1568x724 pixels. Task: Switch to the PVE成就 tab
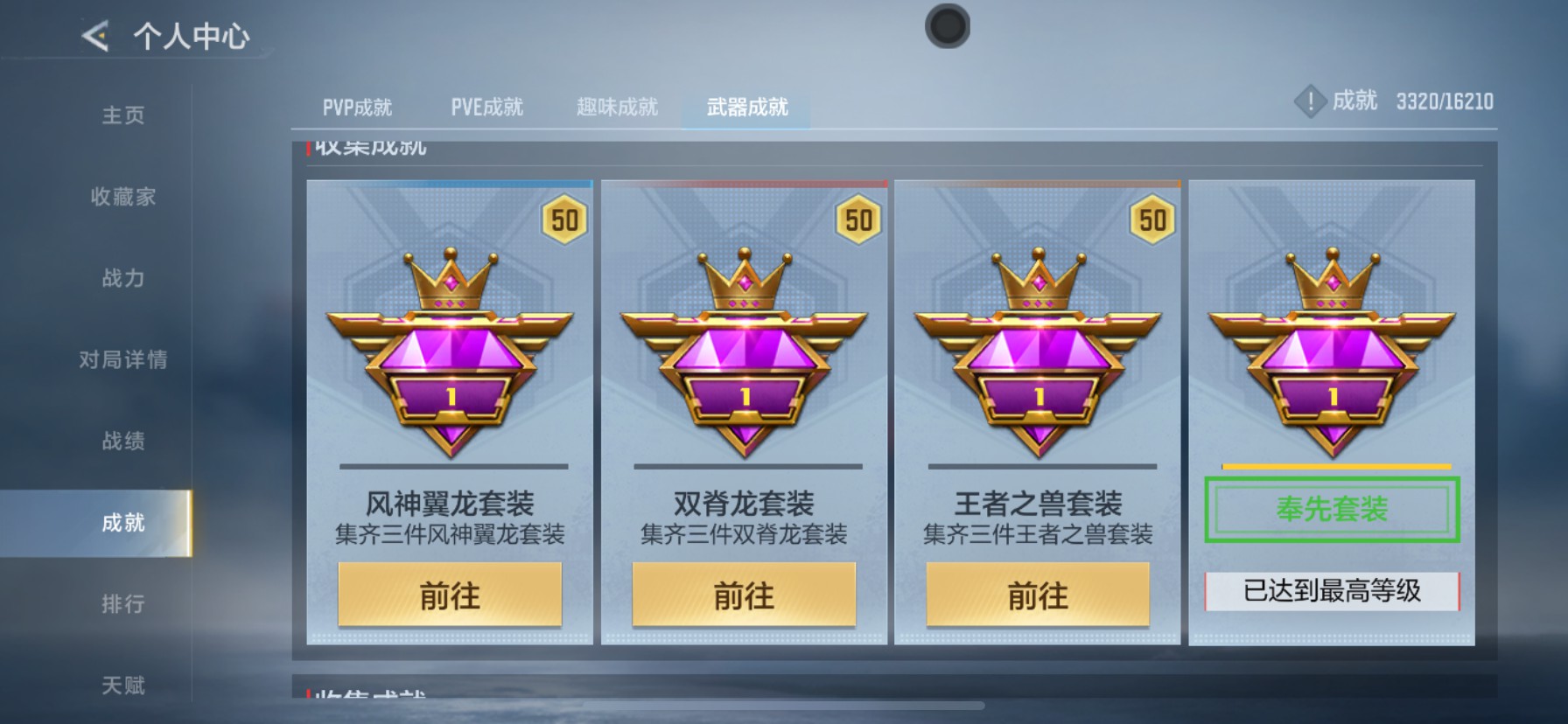(486, 106)
